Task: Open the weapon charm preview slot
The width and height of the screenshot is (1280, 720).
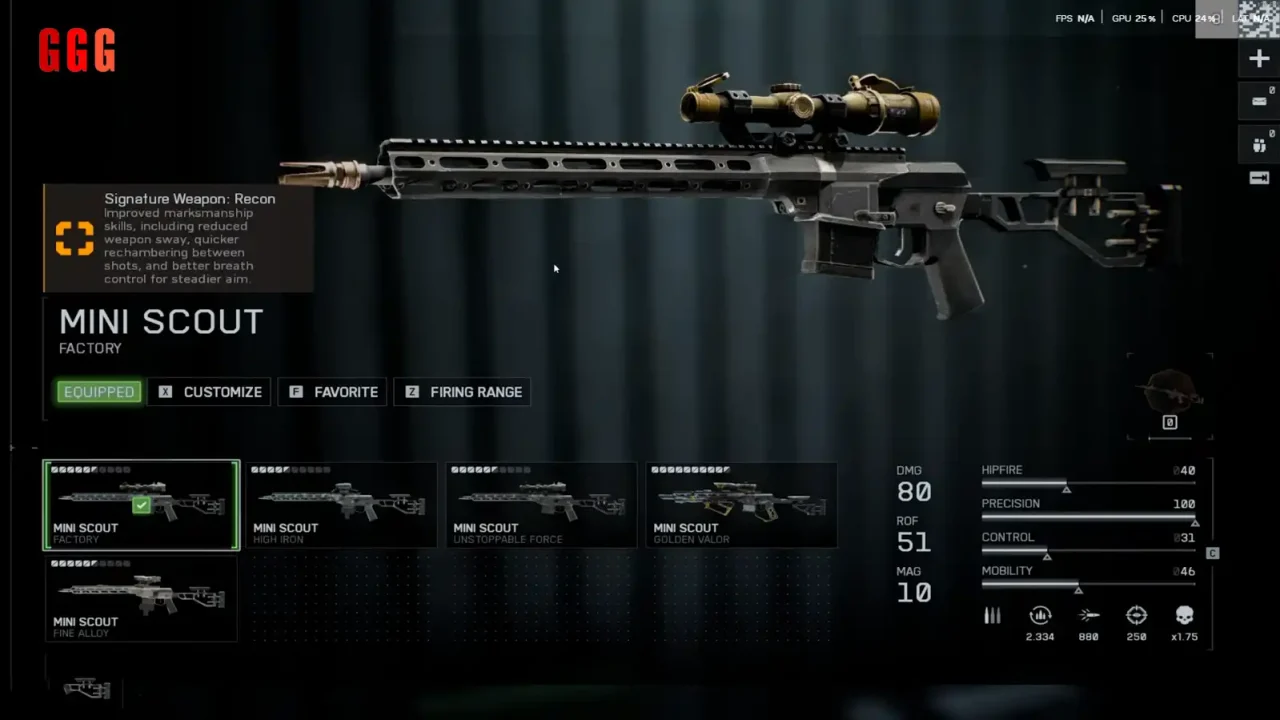Action: point(1169,395)
